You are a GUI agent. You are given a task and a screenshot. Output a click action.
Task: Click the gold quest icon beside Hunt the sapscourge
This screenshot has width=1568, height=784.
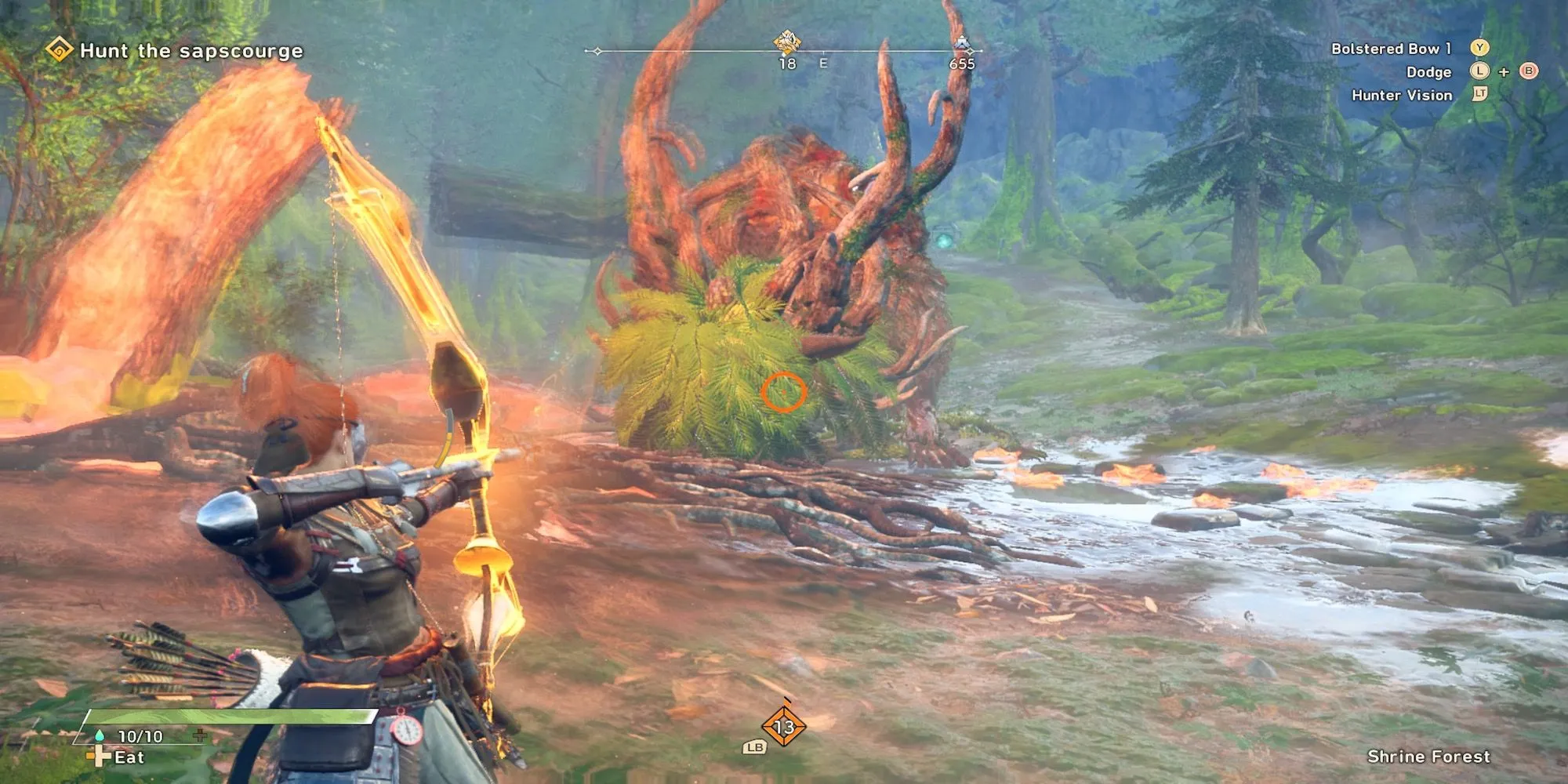click(x=59, y=50)
